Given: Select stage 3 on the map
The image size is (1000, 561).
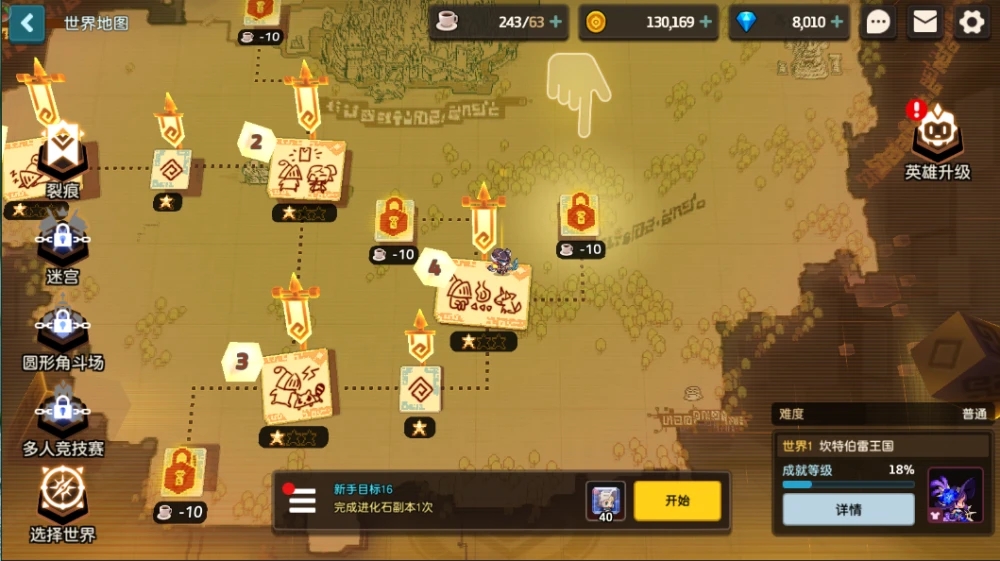Looking at the screenshot, I should pos(296,386).
